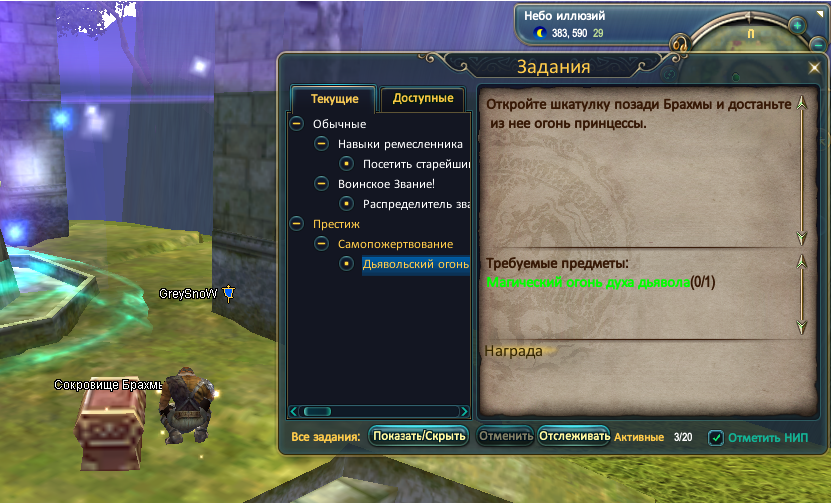The height and width of the screenshot is (503, 831).
Task: Close the Задания quest window
Action: (815, 69)
